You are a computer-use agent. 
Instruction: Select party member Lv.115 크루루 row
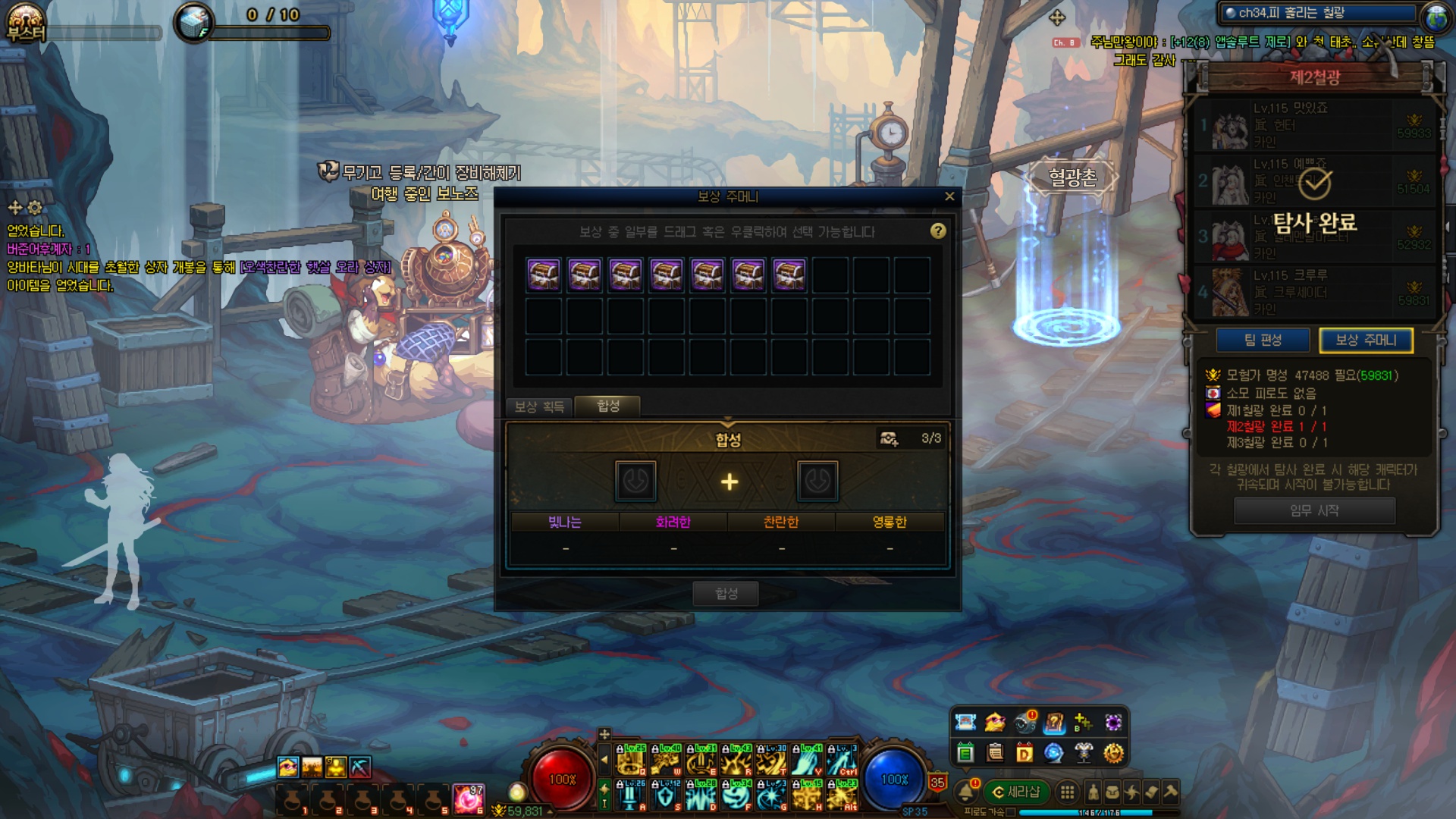pyautogui.click(x=1313, y=292)
